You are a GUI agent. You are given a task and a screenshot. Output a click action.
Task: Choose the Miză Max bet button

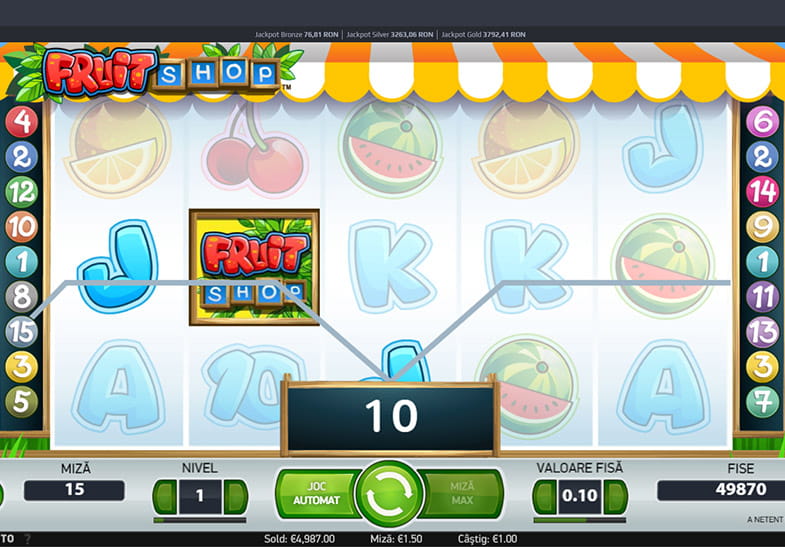coord(461,492)
